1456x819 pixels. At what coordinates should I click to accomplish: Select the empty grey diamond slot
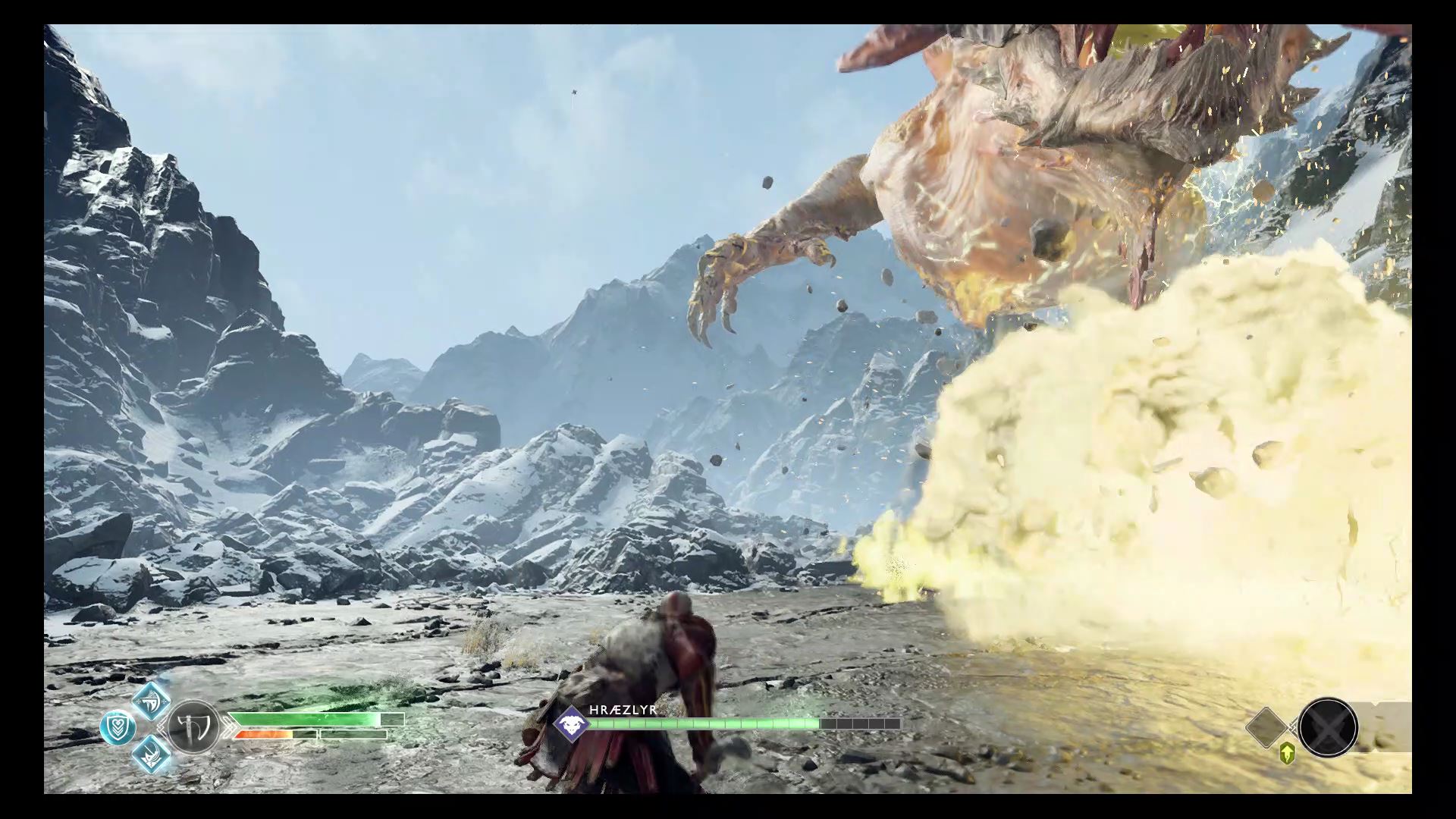tap(1266, 726)
